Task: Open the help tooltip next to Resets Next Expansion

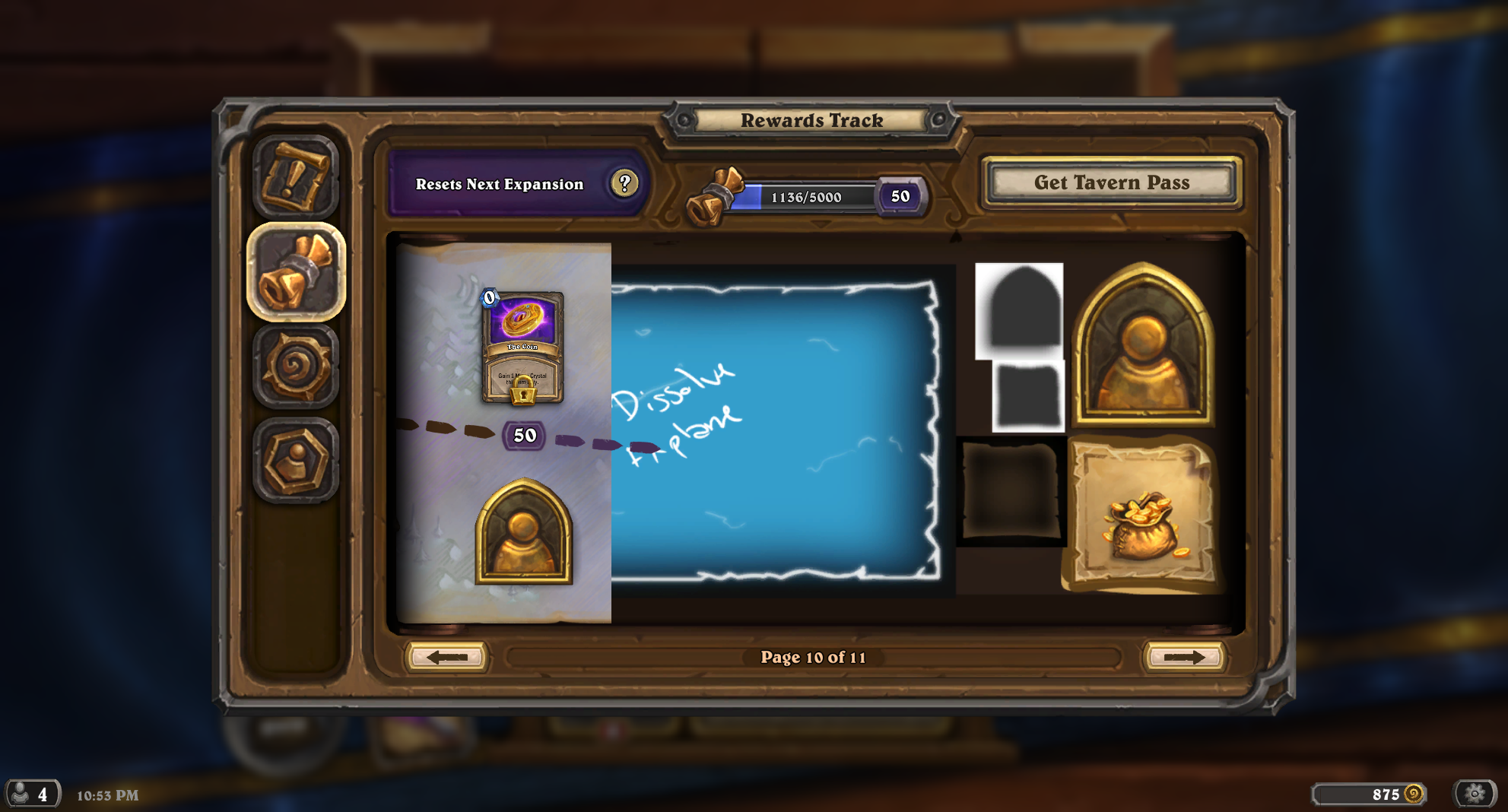Action: [x=624, y=182]
